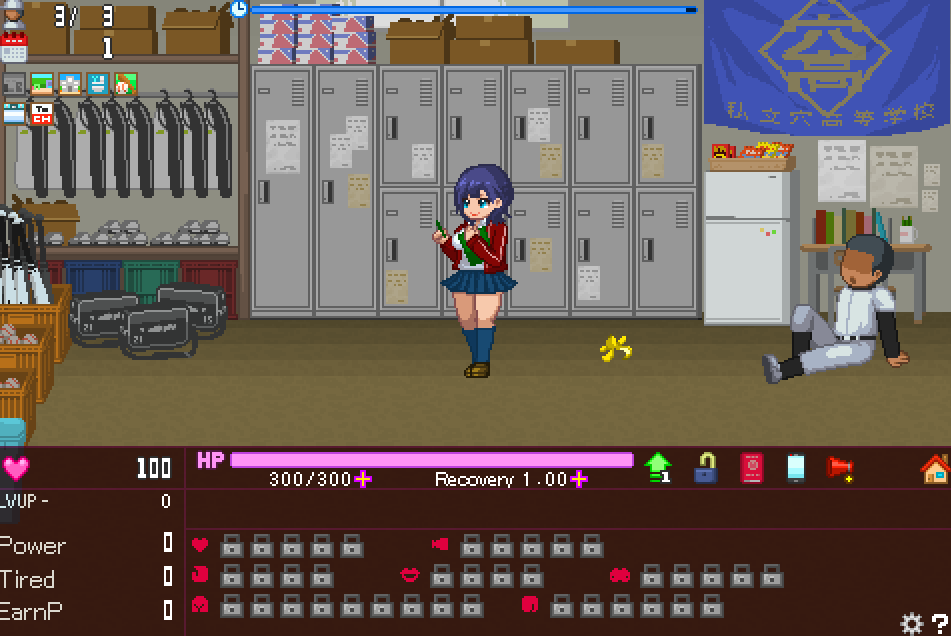Increase max HP with the plus button
951x636 pixels.
pyautogui.click(x=363, y=479)
